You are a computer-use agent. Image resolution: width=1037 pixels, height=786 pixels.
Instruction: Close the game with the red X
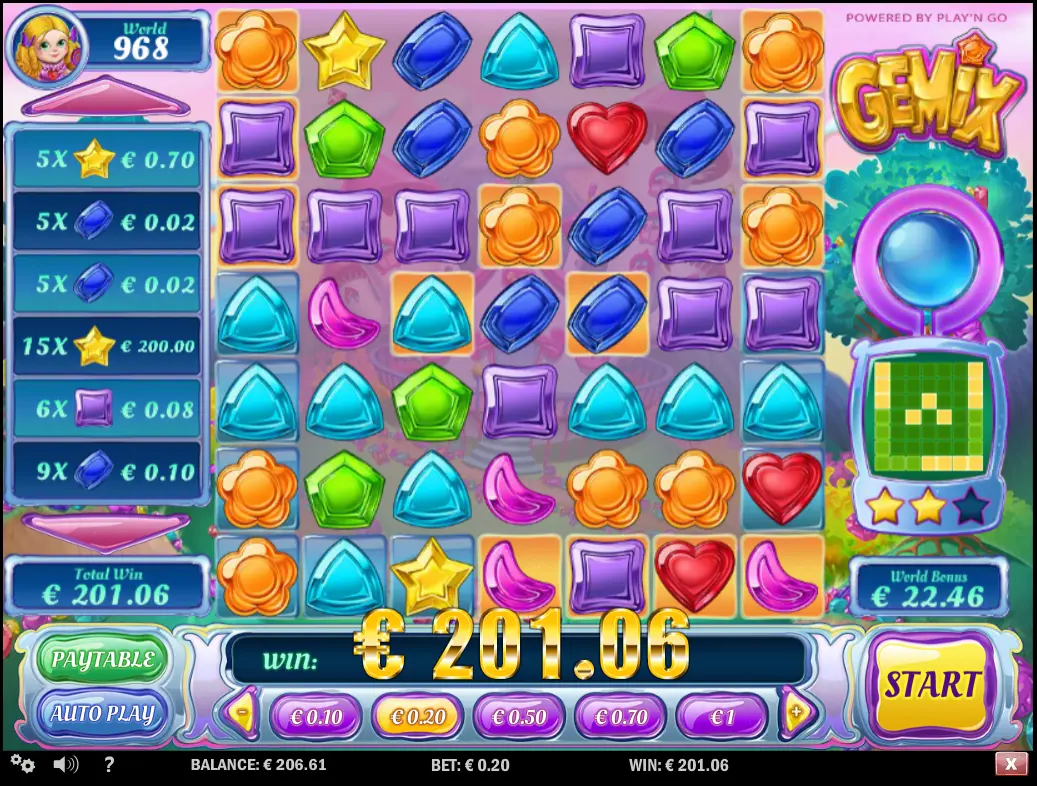tap(1011, 765)
